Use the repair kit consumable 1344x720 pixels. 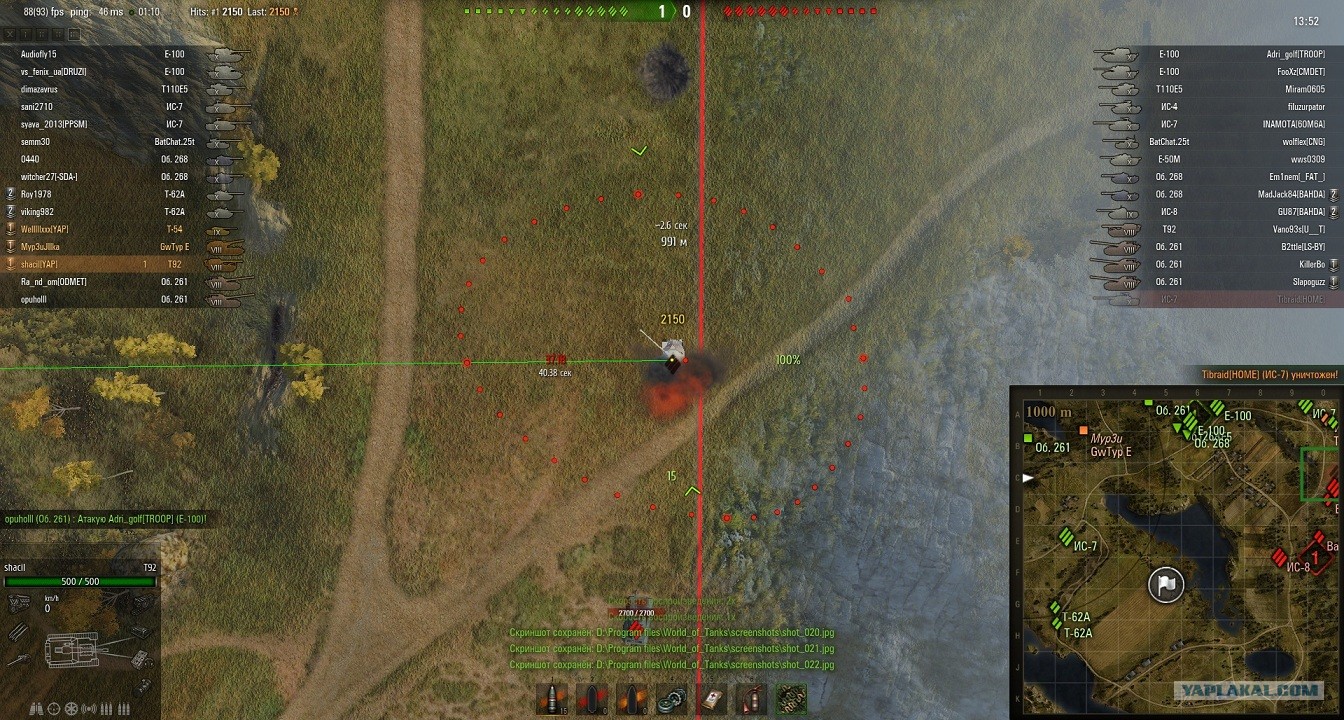coord(671,698)
